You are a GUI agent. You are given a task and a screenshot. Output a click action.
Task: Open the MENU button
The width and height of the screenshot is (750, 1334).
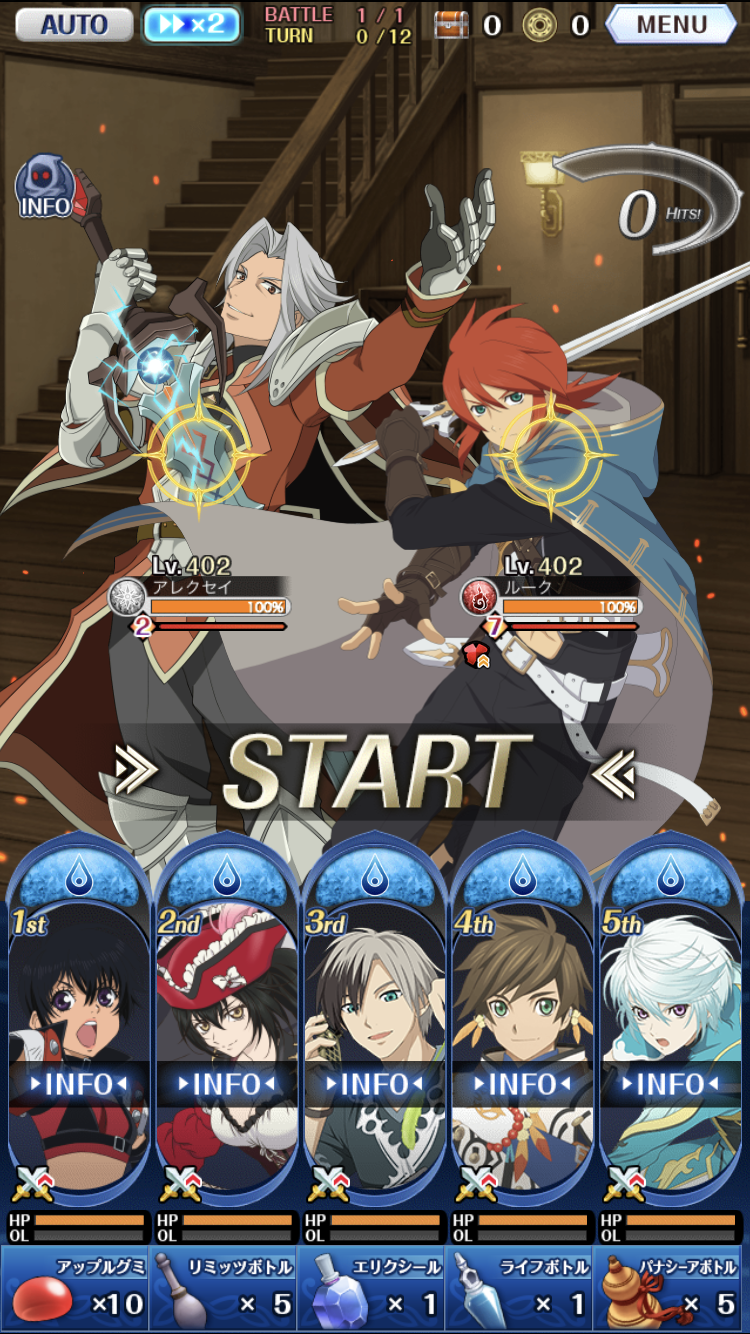671,24
